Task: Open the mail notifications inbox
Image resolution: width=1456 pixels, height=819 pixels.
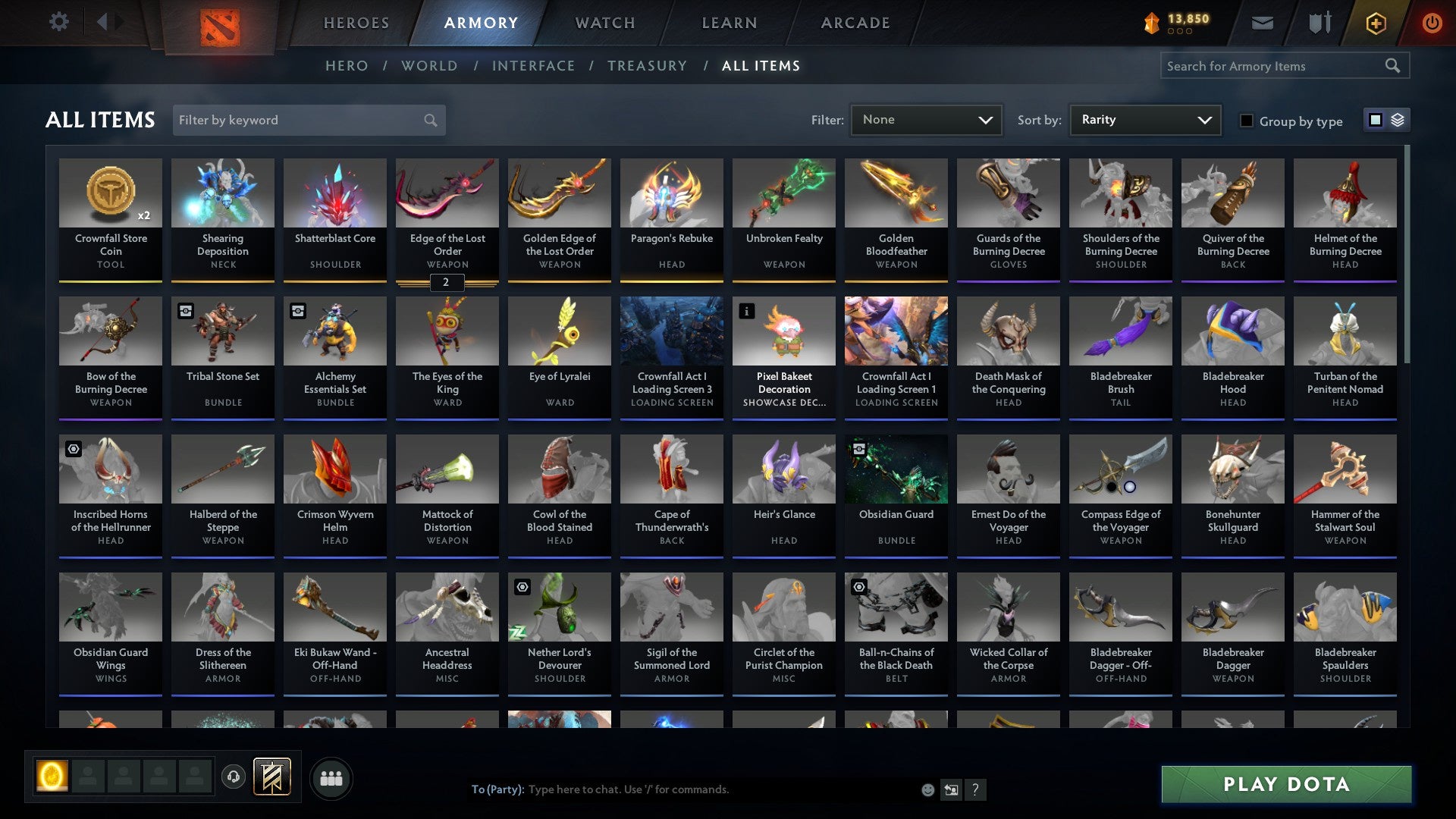Action: (x=1263, y=23)
